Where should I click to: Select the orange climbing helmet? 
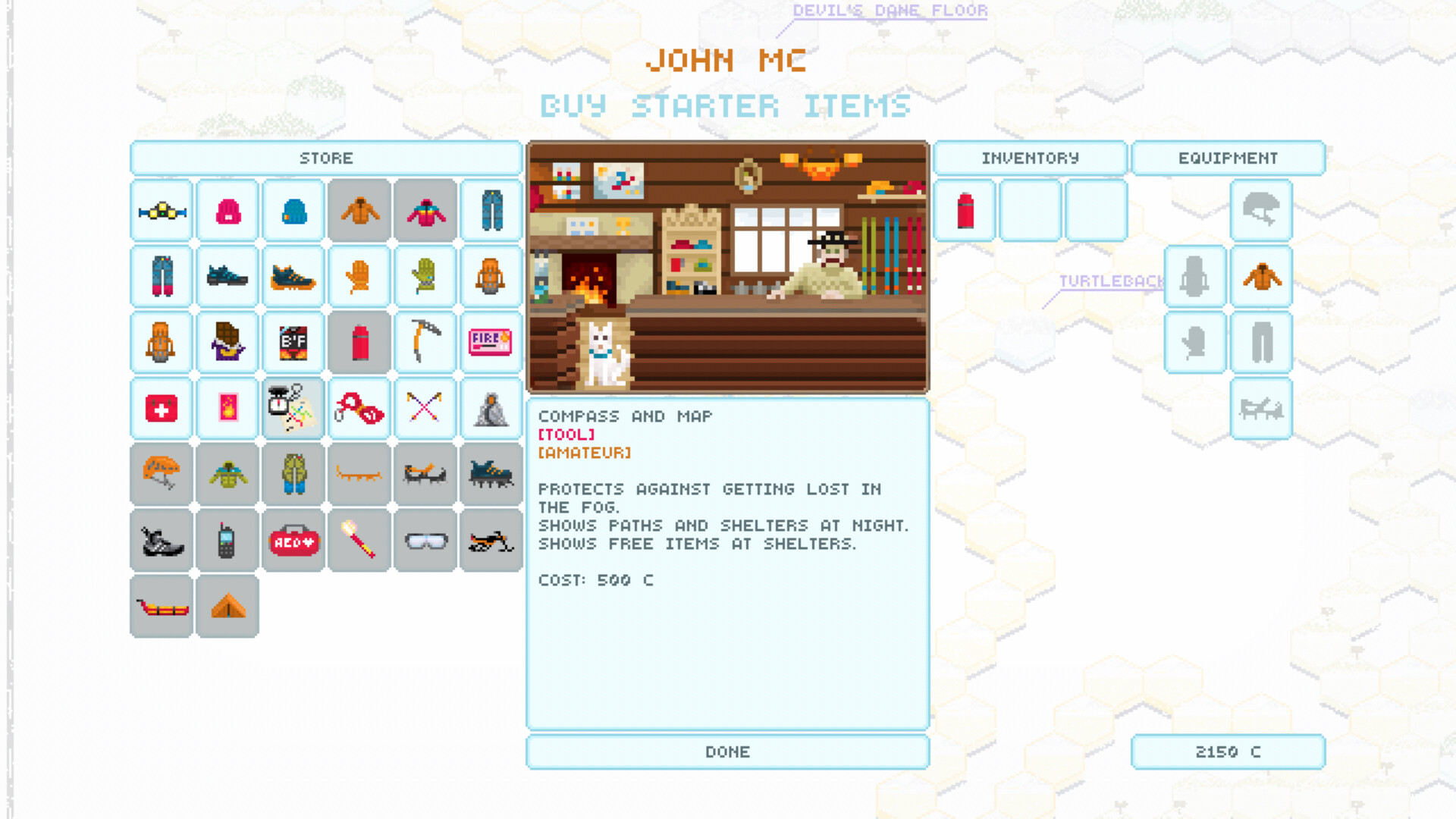pos(161,474)
